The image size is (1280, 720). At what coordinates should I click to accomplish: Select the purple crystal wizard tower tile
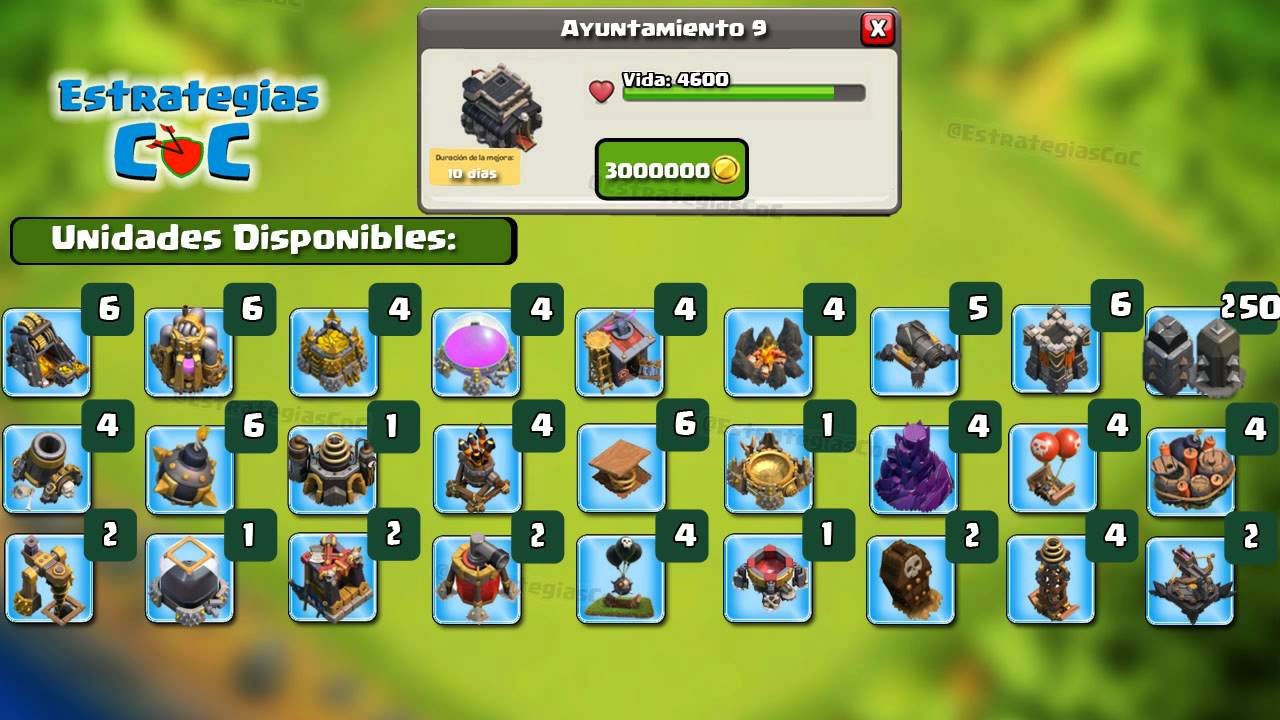pyautogui.click(x=913, y=470)
